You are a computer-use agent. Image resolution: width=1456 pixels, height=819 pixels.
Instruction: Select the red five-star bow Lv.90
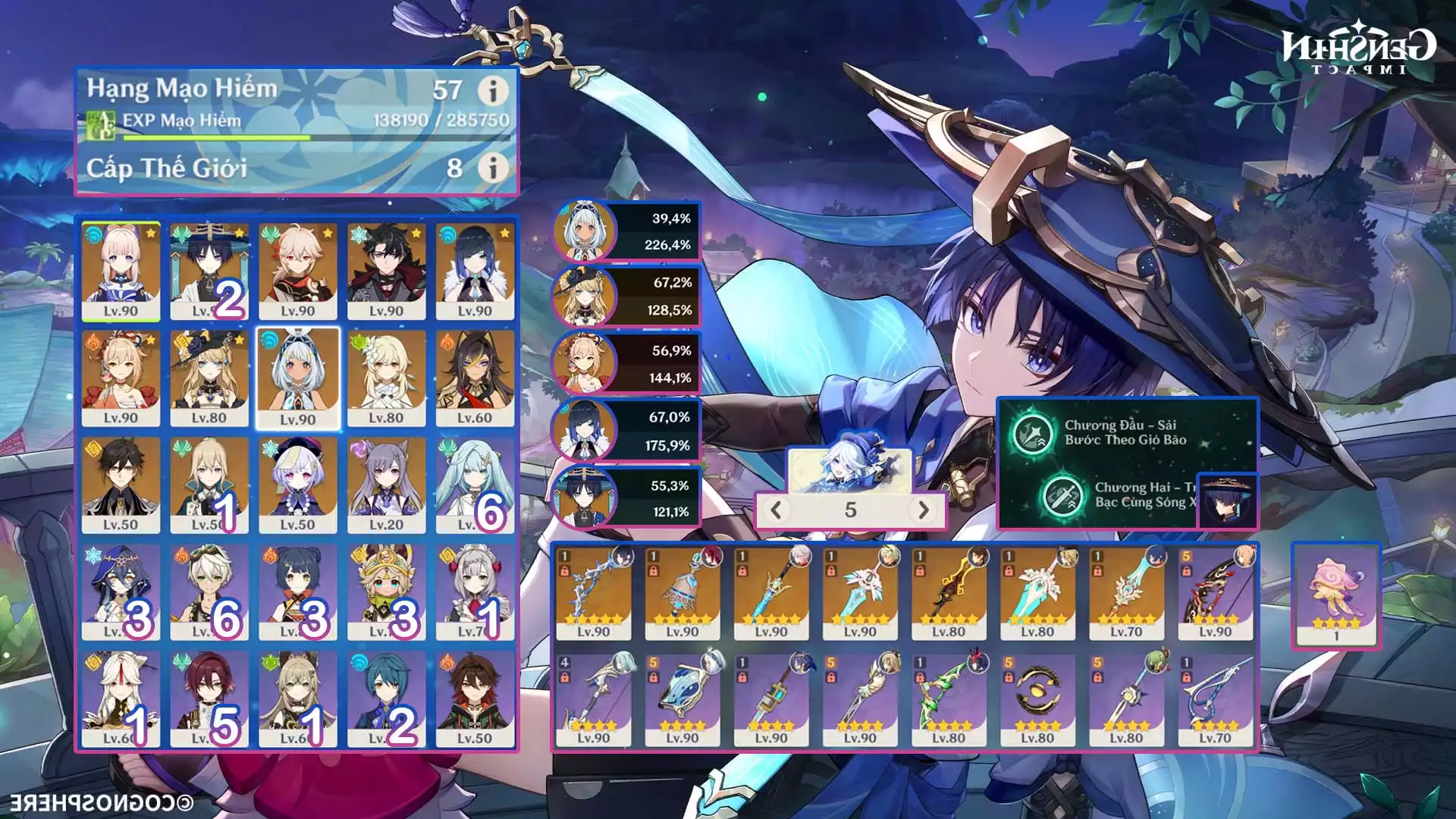pyautogui.click(x=1215, y=591)
